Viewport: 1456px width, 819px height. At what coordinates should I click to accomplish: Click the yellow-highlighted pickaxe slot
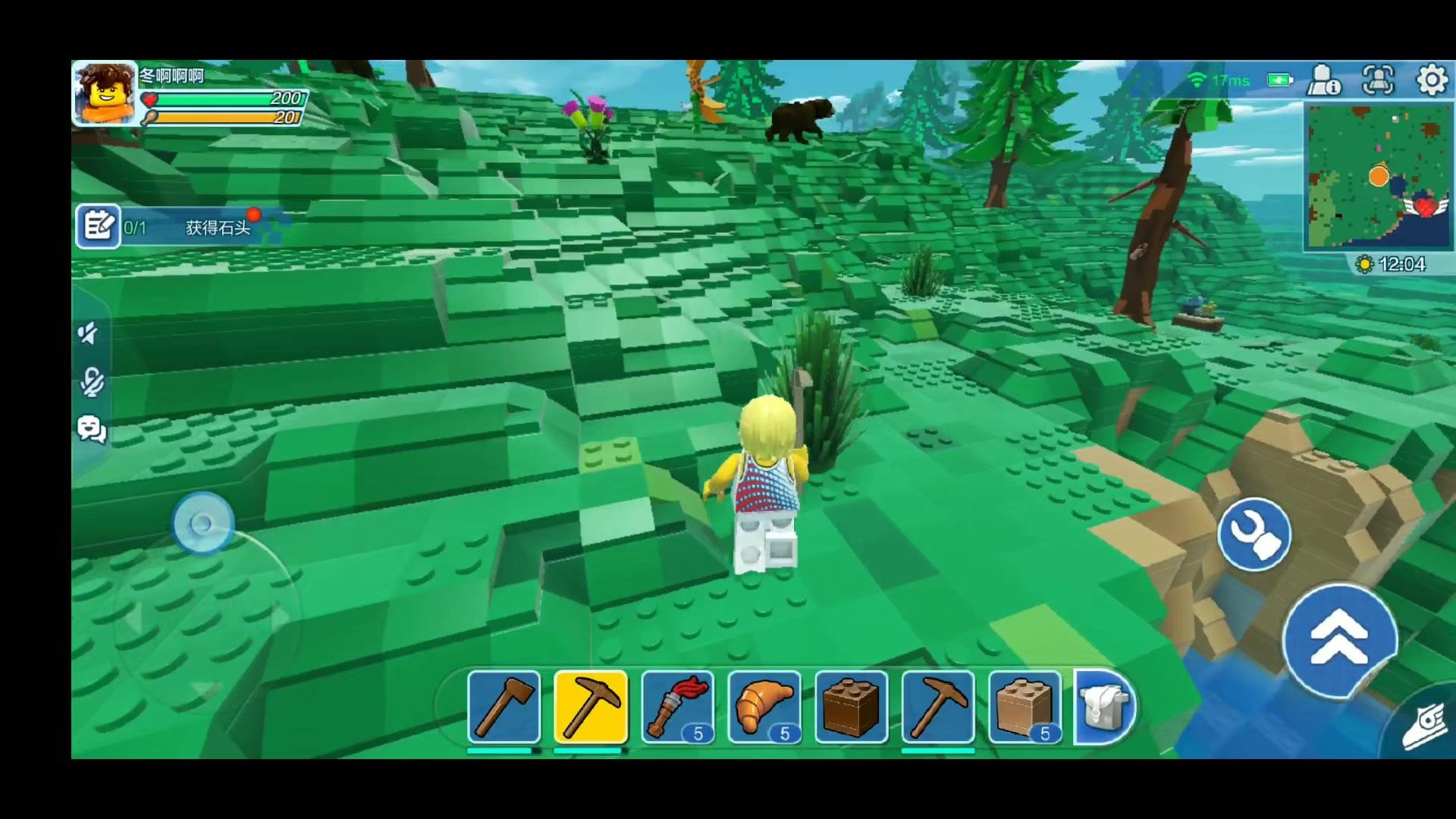click(x=591, y=707)
